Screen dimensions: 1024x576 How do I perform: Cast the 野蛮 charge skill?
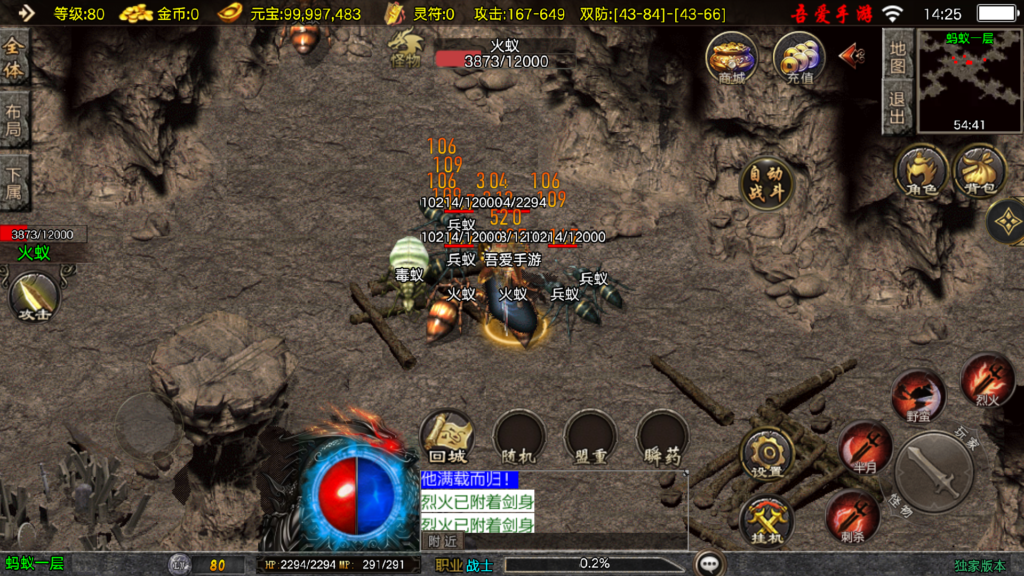[918, 396]
